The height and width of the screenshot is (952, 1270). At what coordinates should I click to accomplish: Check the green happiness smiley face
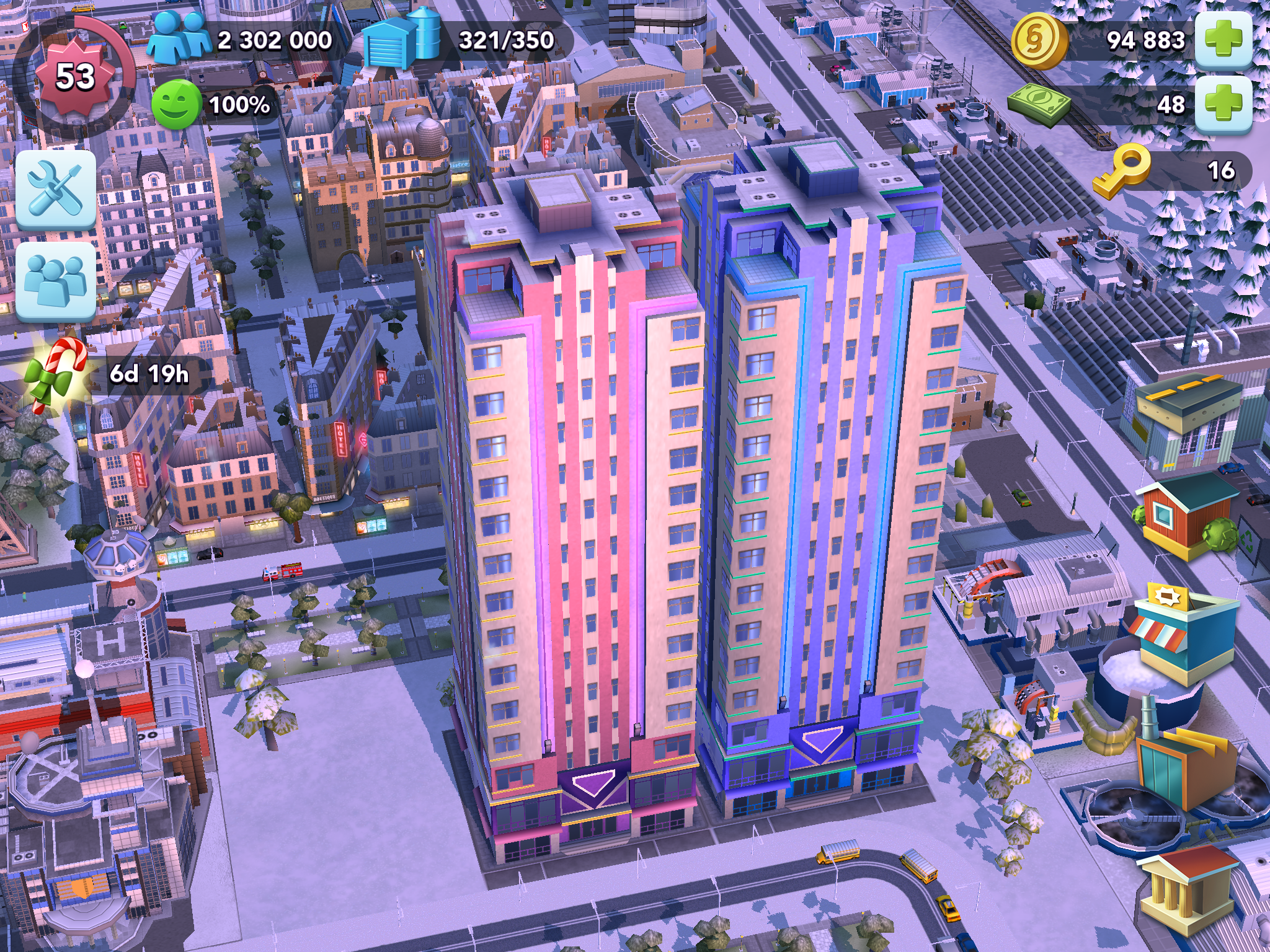coord(176,105)
